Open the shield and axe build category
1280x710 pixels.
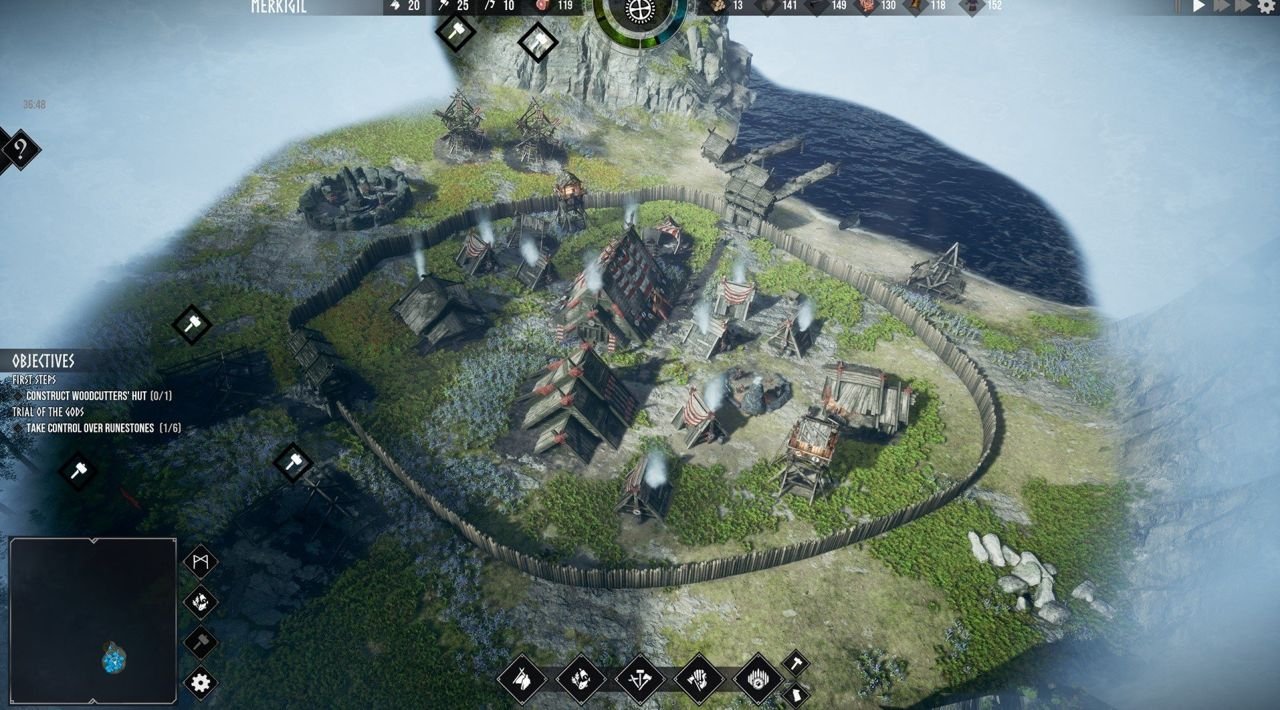click(699, 680)
